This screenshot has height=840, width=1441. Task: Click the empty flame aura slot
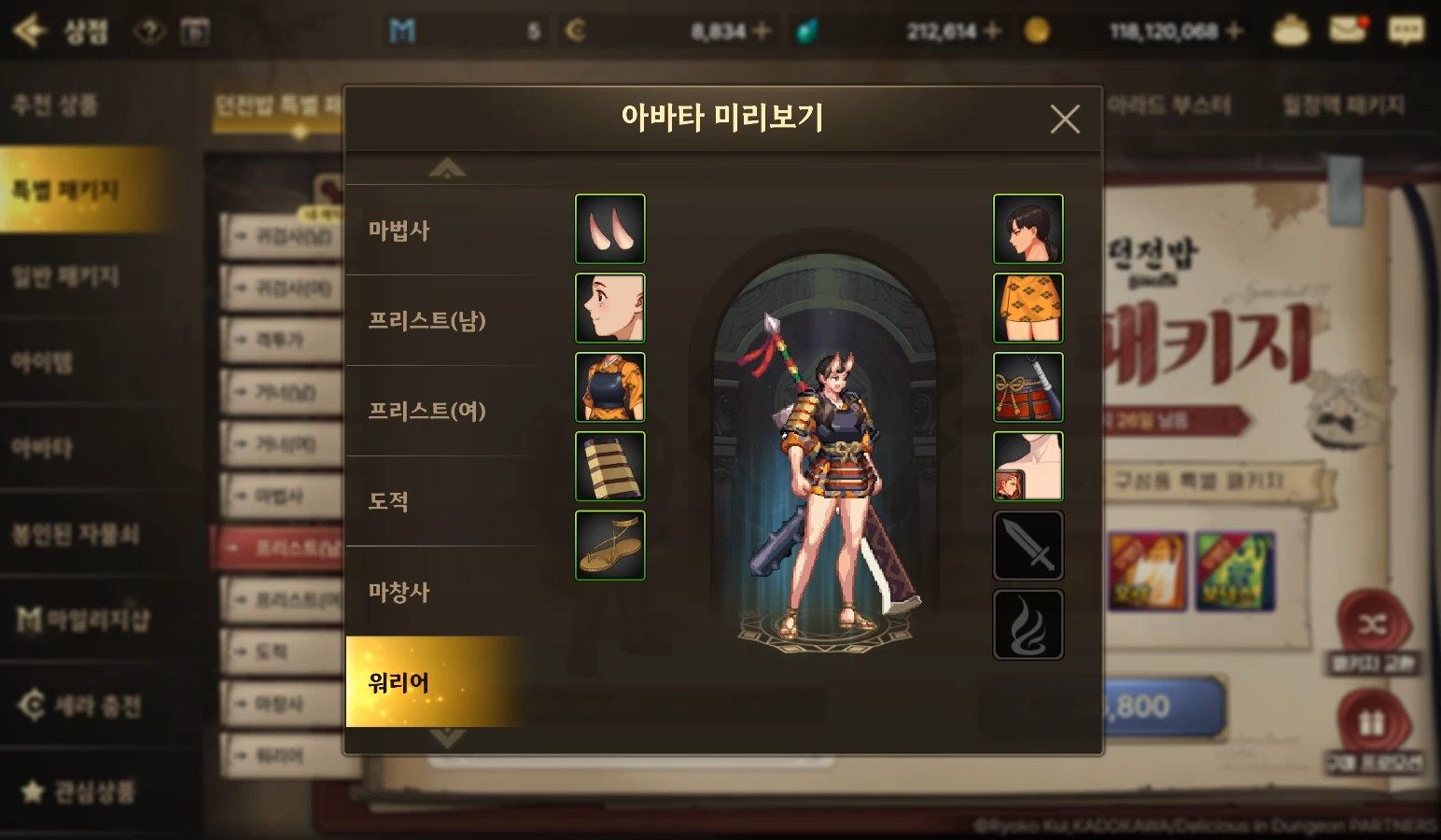[x=1028, y=624]
